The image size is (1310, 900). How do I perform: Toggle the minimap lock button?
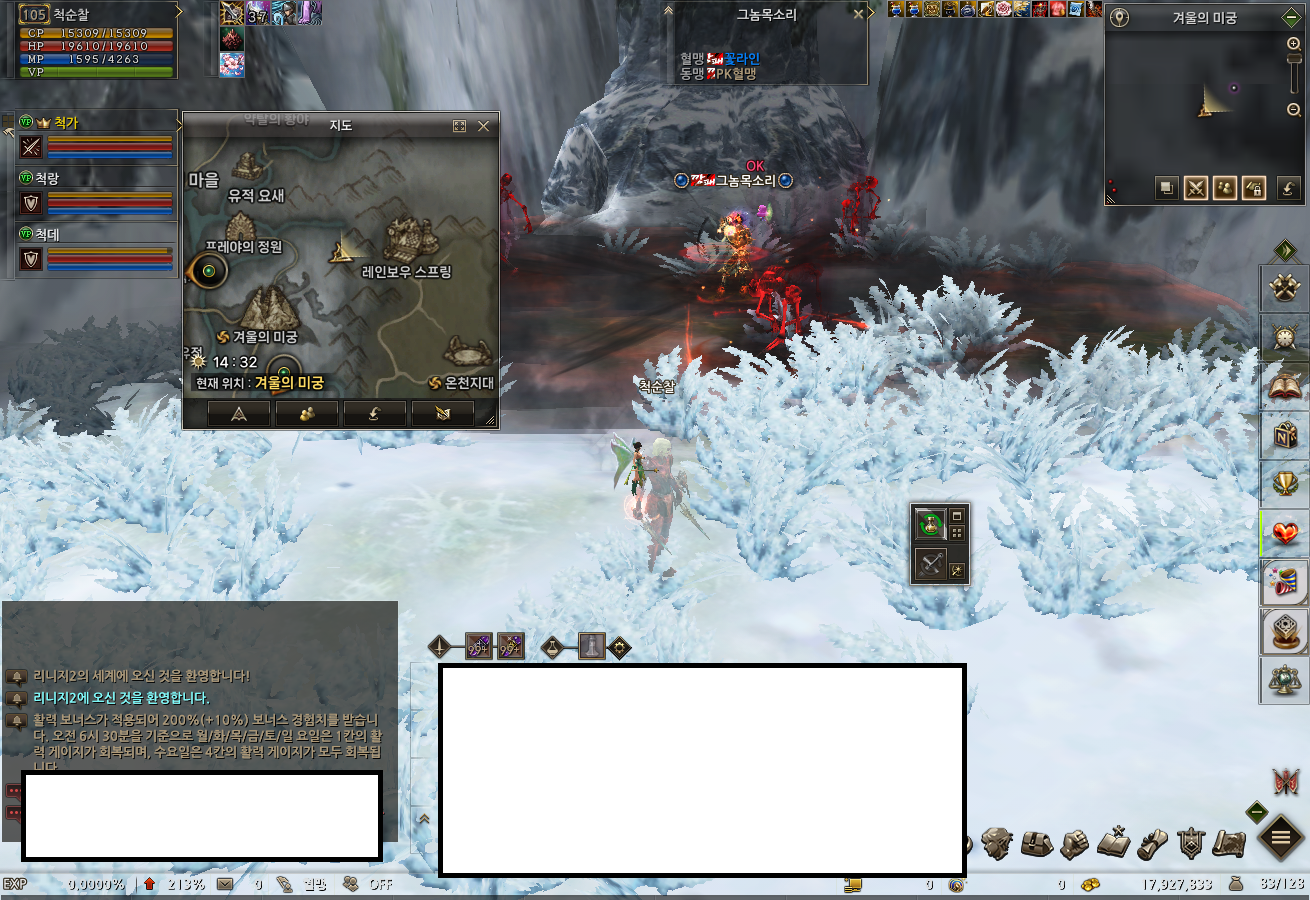1254,188
